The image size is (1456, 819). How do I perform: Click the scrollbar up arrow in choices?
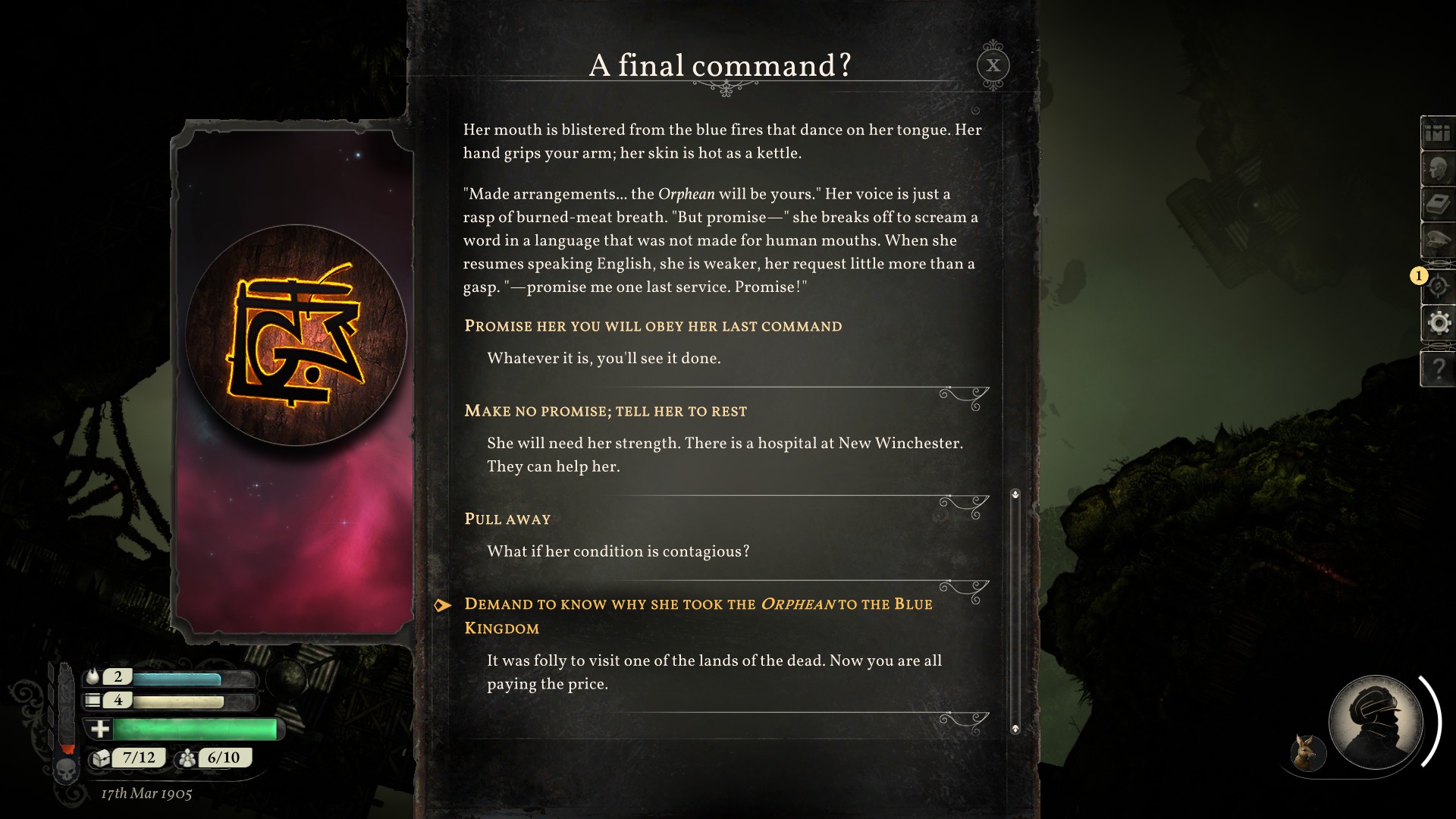pos(1015,494)
